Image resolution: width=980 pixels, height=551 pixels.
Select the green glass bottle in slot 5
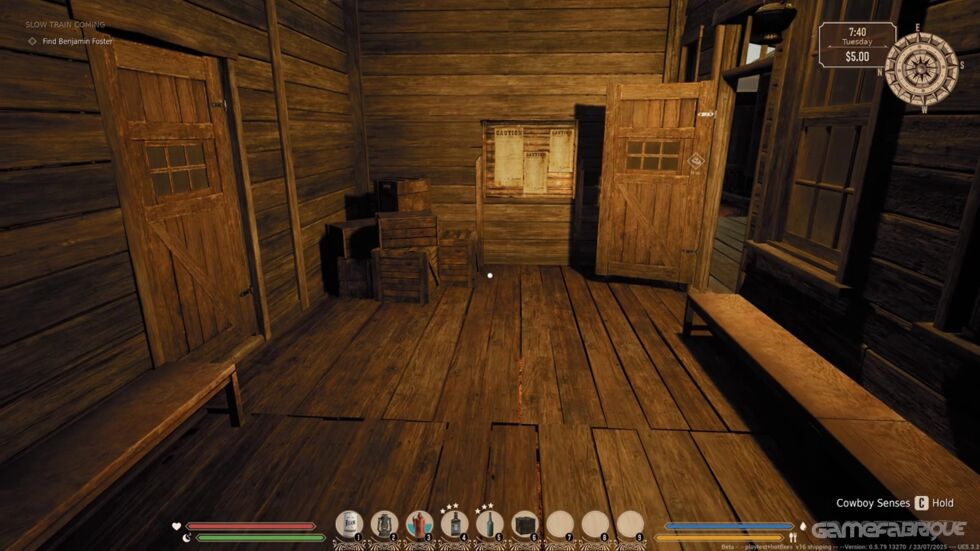(490, 524)
